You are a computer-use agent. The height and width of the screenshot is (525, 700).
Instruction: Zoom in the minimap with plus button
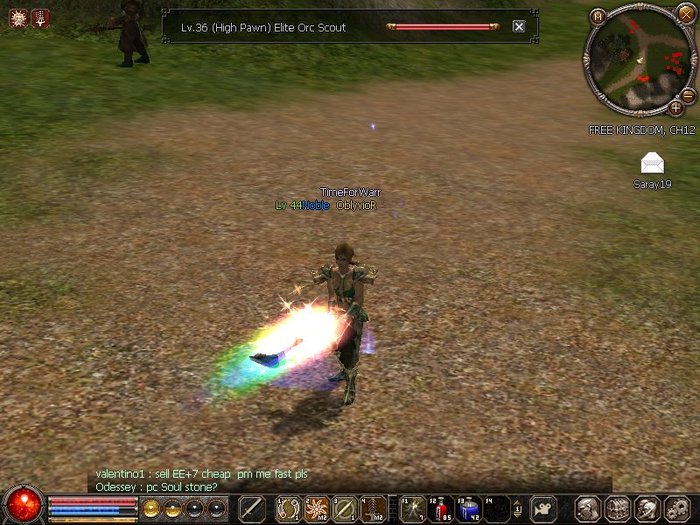[676, 107]
